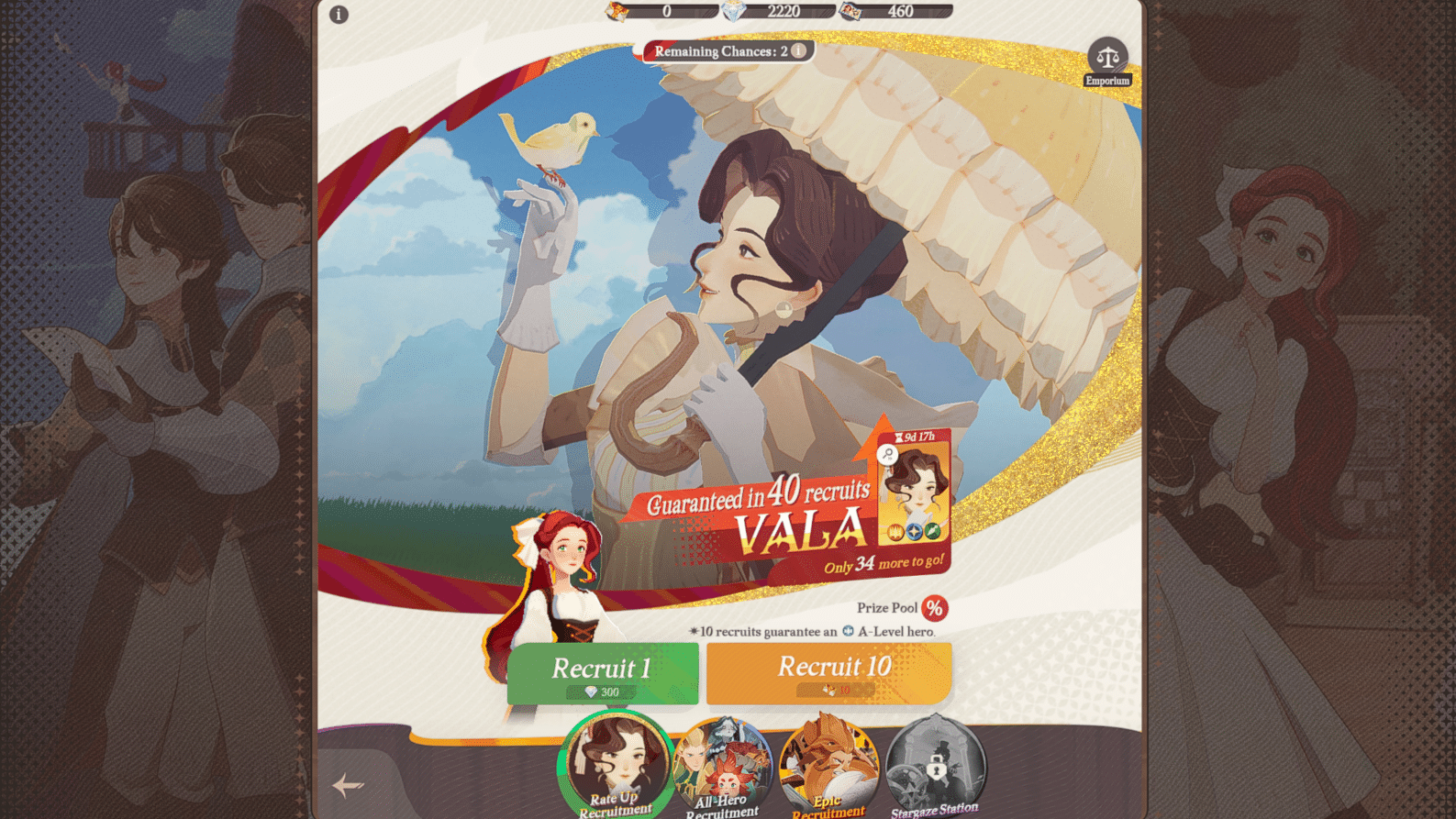Expand the A-Level hero guarantee note
Viewport: 1456px width, 819px height.
(x=813, y=632)
